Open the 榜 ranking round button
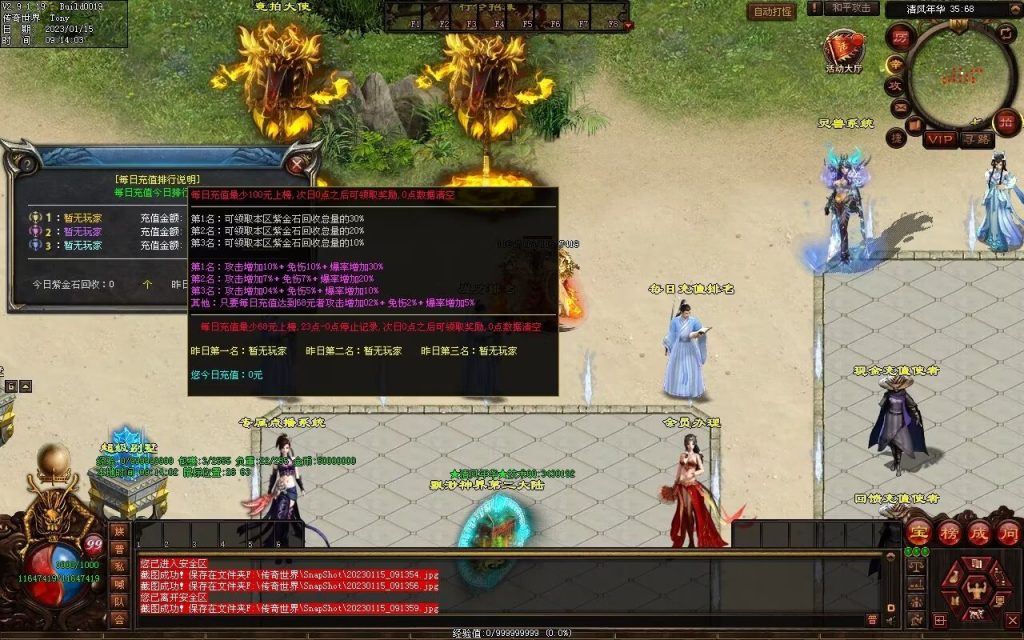Image resolution: width=1024 pixels, height=640 pixels. point(948,532)
